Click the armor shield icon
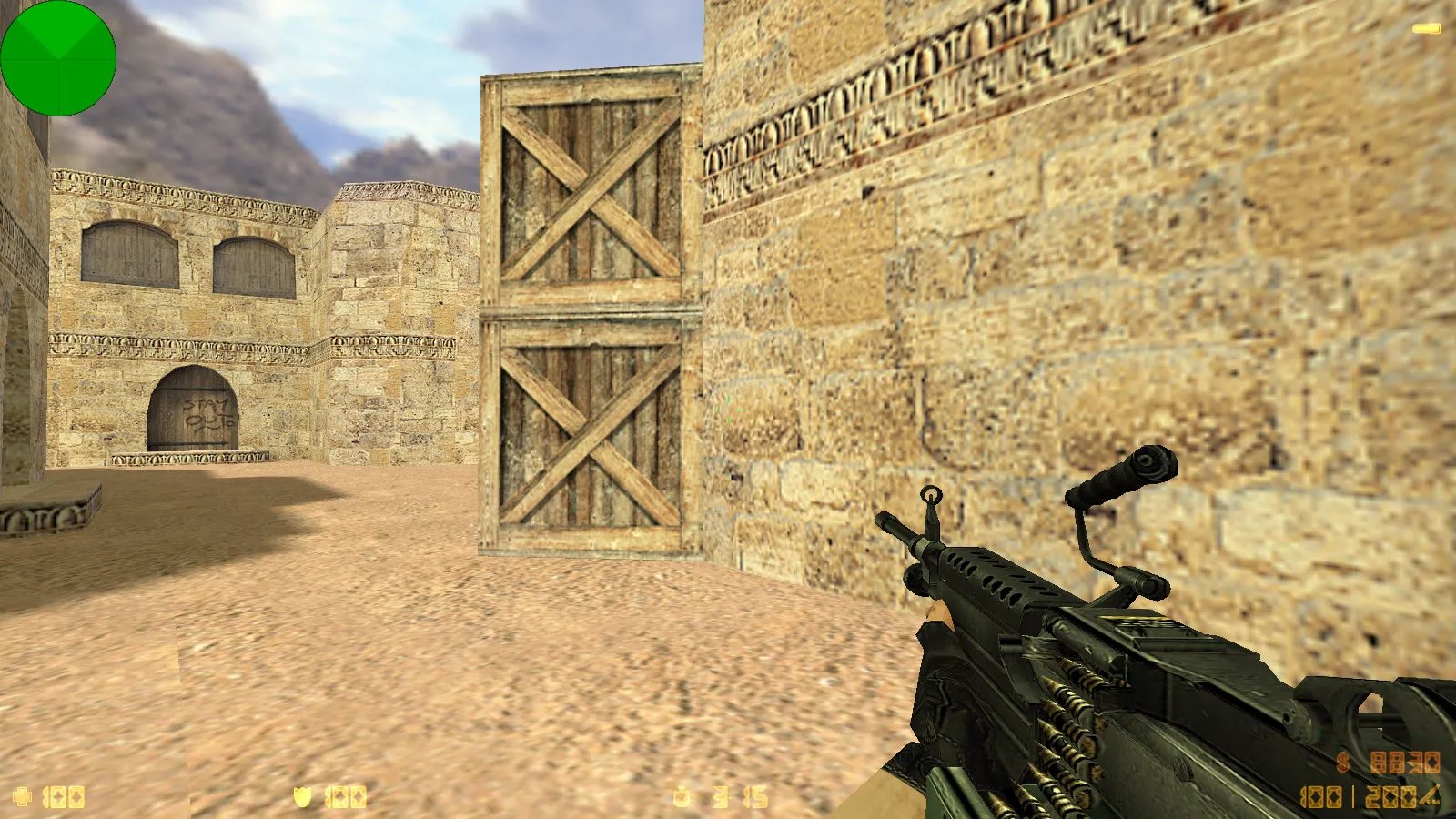 click(302, 798)
